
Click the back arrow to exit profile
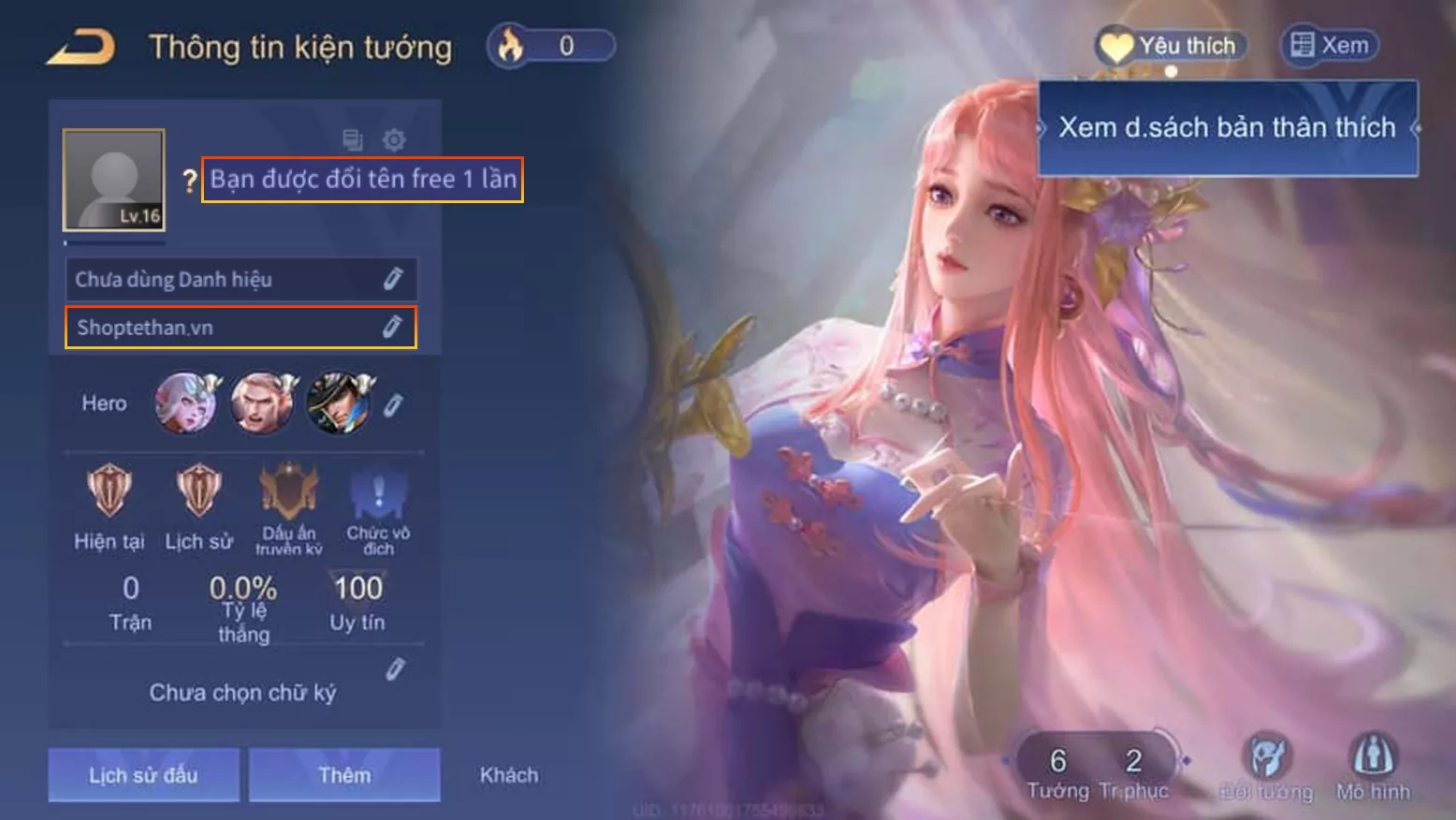80,44
